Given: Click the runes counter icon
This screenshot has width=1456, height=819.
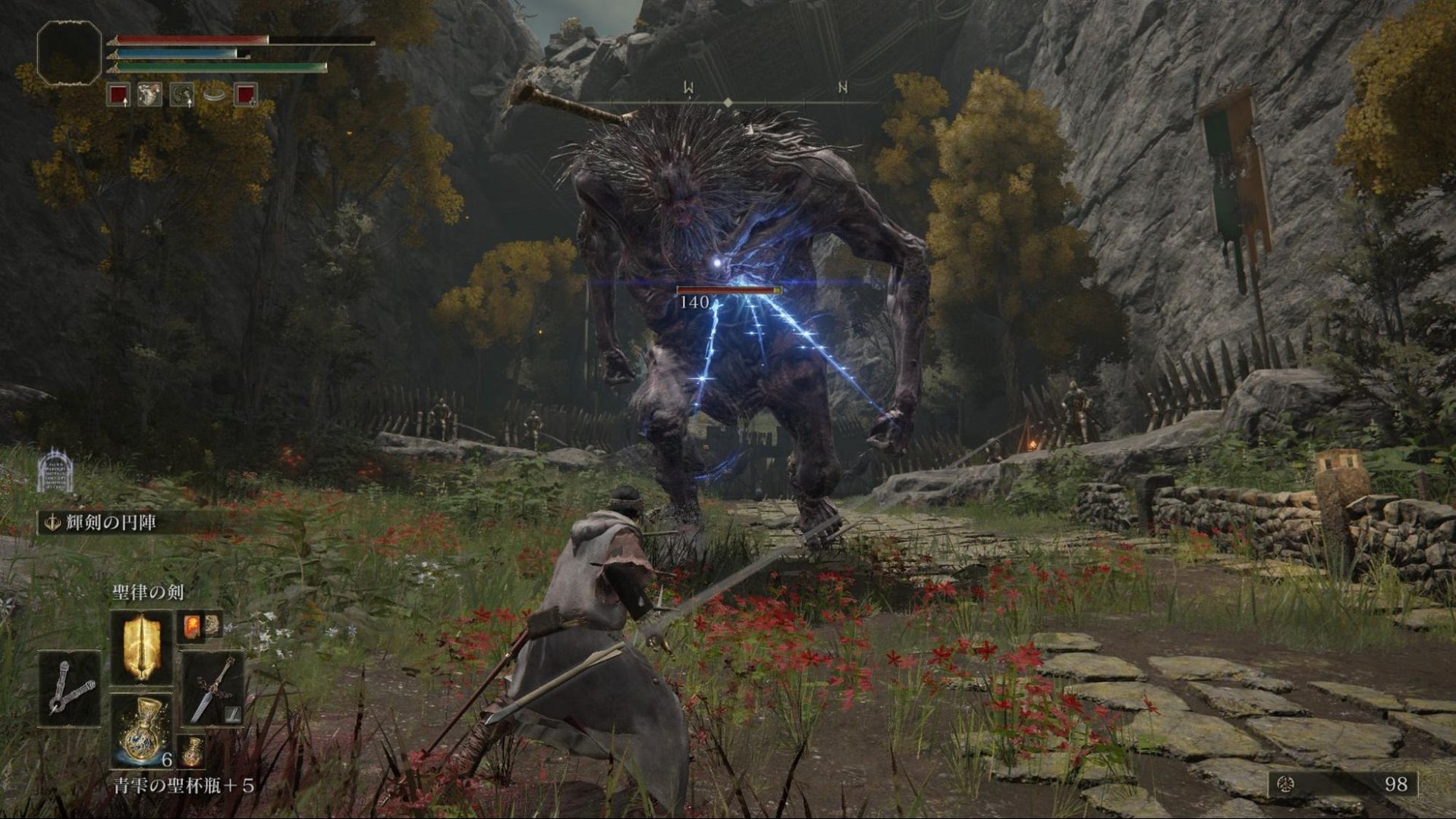Looking at the screenshot, I should coord(1285,783).
